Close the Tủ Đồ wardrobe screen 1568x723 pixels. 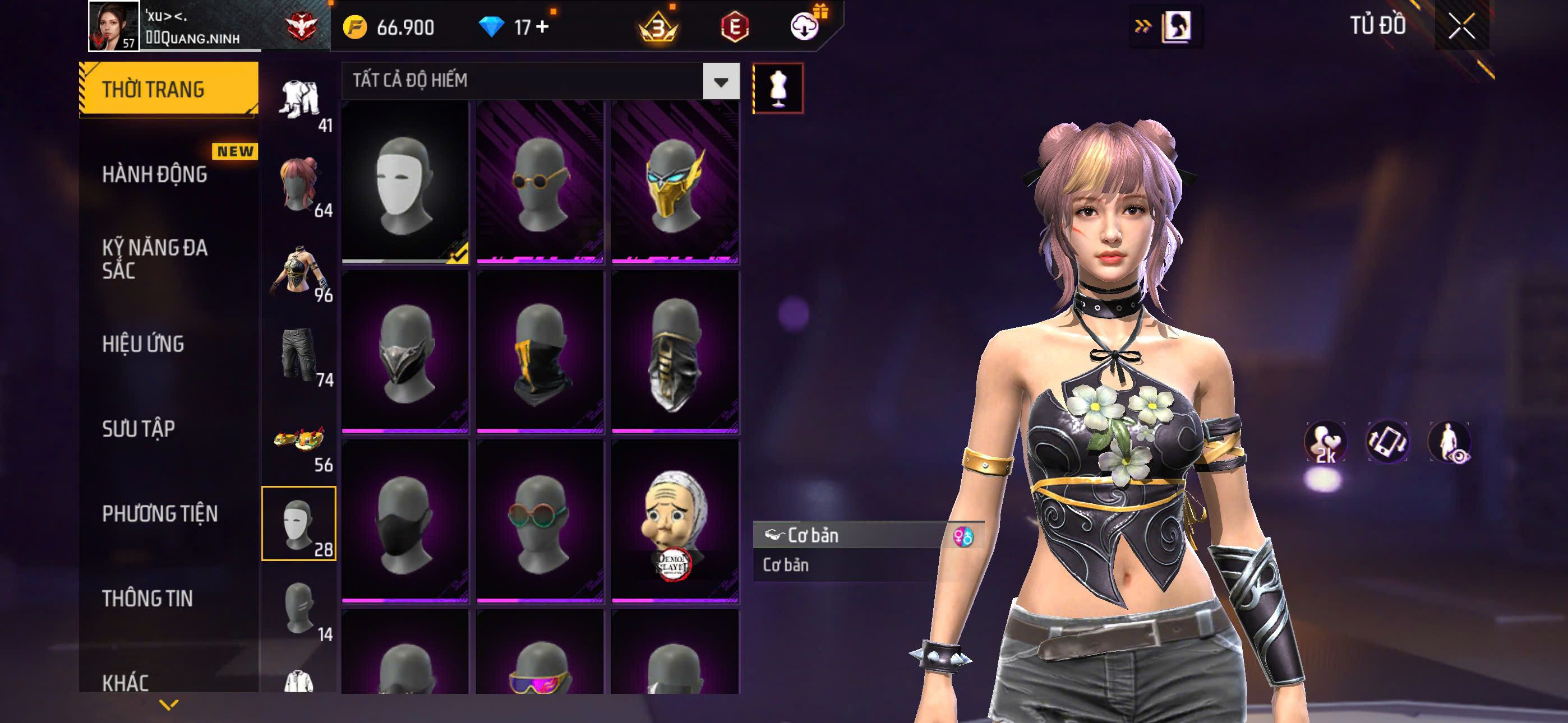[1461, 27]
